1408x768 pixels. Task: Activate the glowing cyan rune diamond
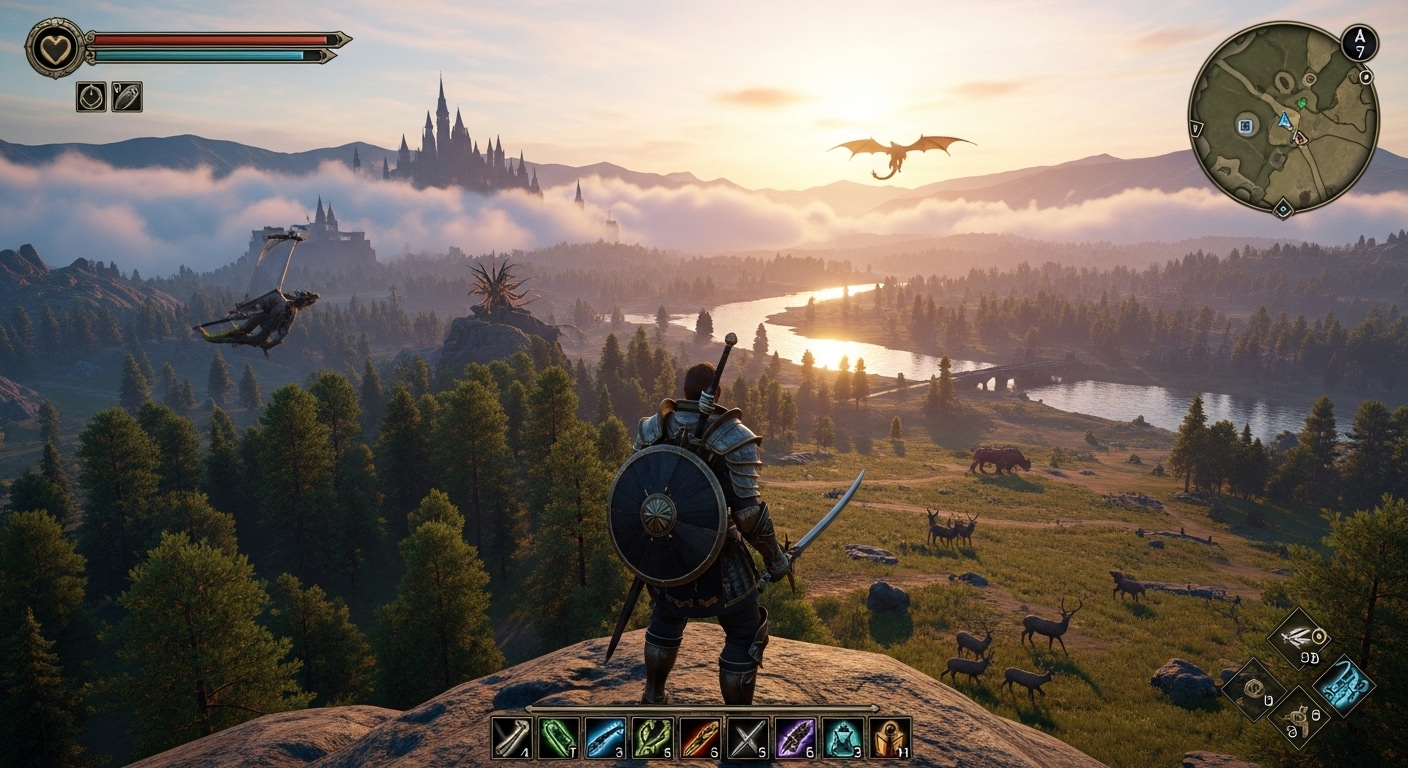pos(1343,685)
